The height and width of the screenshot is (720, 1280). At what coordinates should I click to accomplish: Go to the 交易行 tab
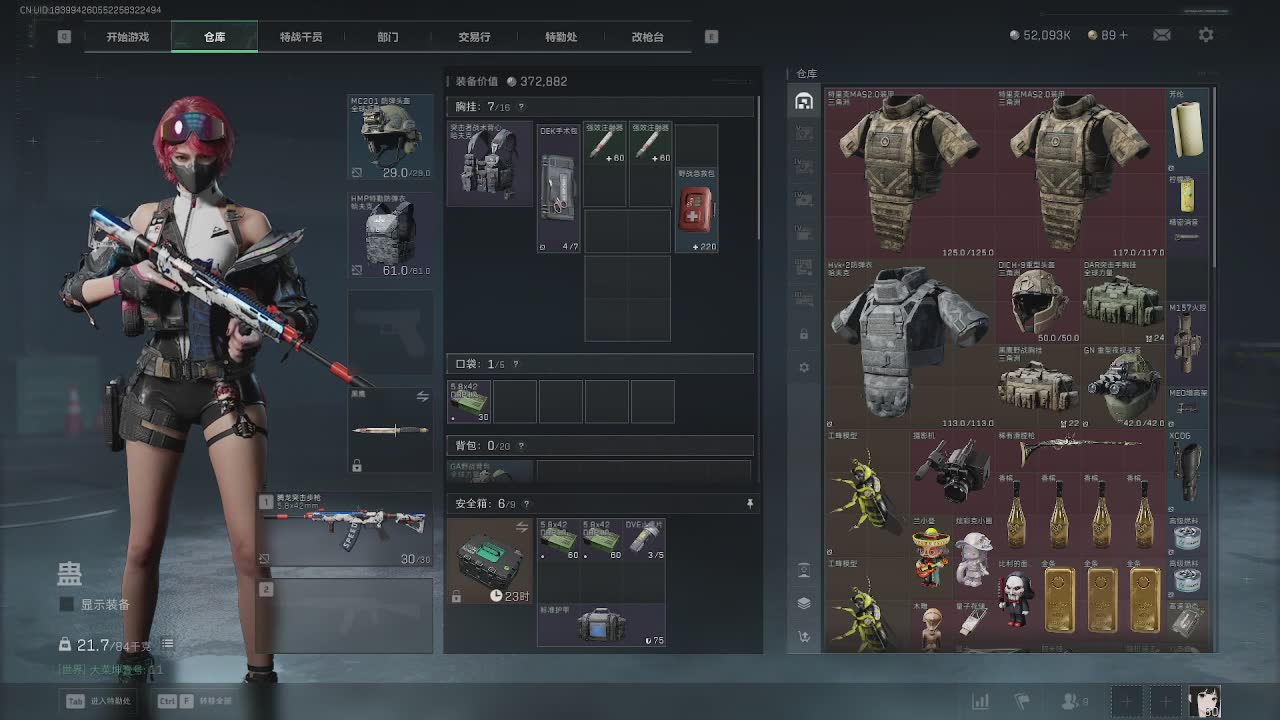474,37
